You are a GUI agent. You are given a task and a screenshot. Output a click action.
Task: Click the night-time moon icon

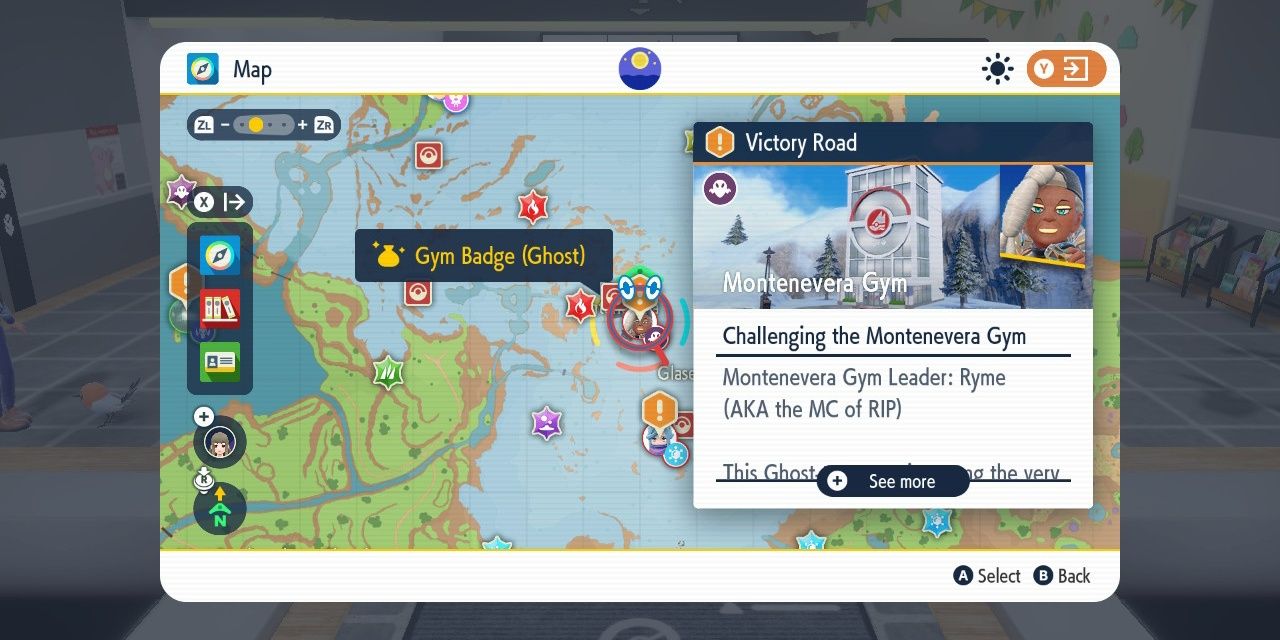point(640,68)
